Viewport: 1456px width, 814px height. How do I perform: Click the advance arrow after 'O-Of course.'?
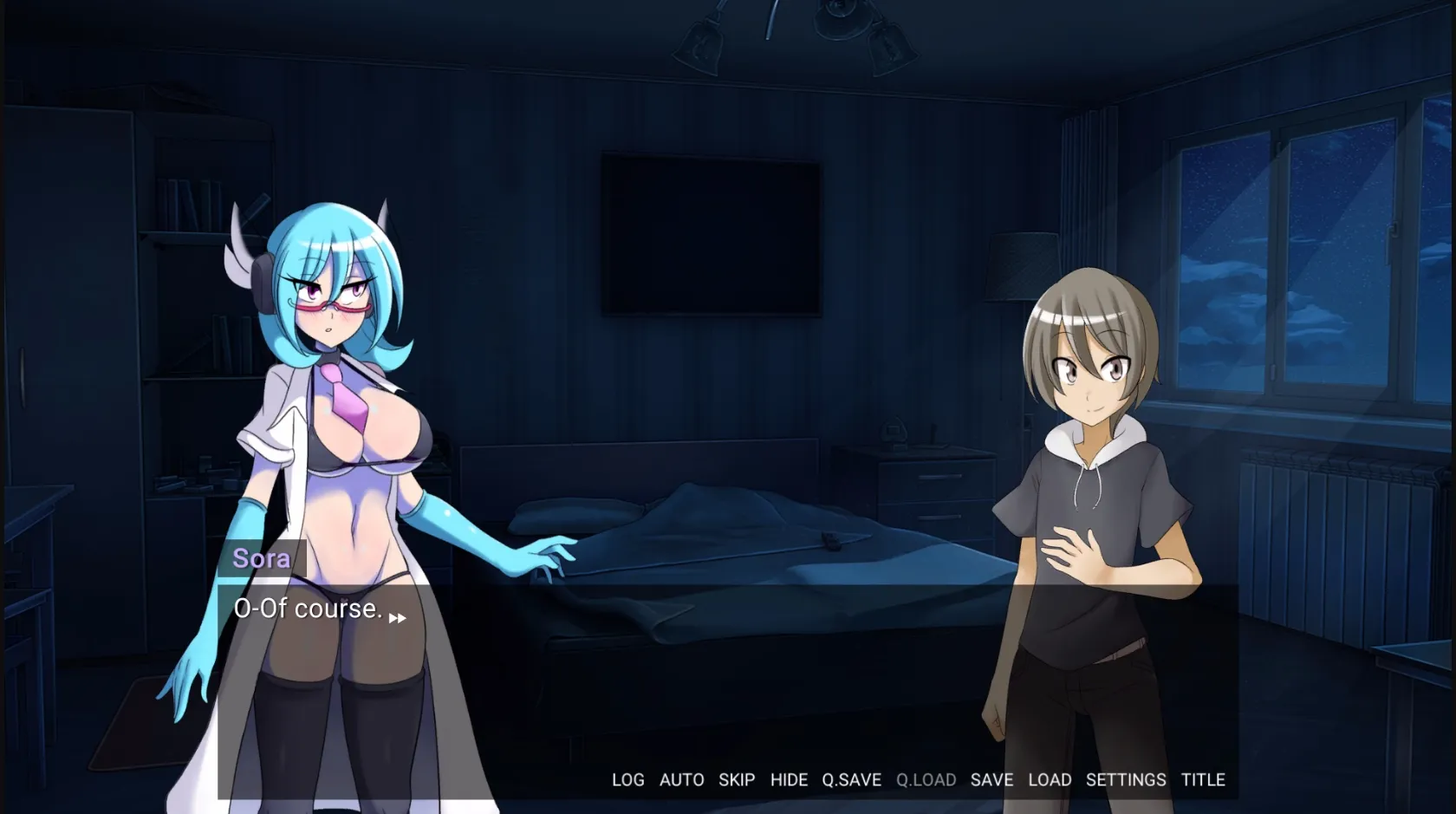click(x=399, y=617)
